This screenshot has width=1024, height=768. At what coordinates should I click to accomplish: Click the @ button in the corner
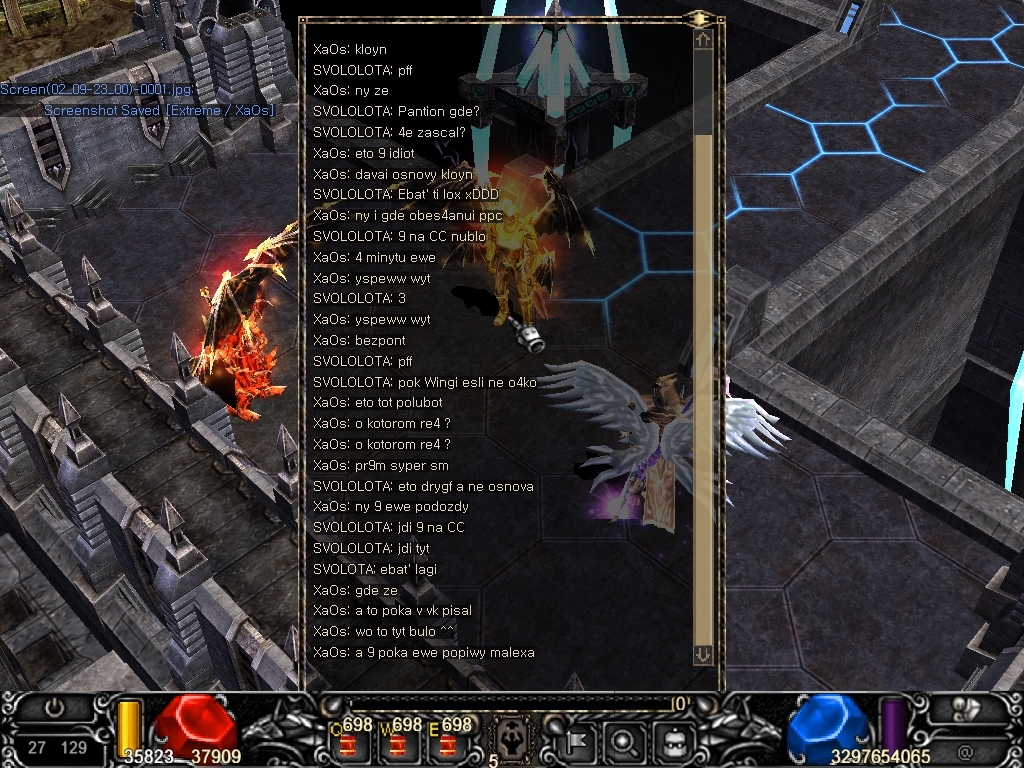coord(965,752)
